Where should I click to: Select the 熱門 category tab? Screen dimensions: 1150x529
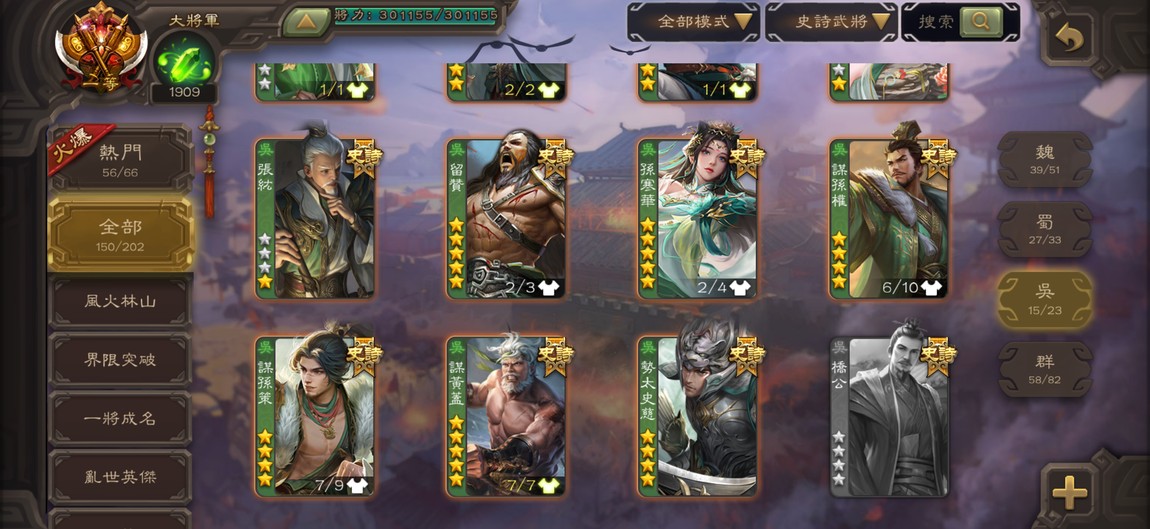click(x=120, y=159)
